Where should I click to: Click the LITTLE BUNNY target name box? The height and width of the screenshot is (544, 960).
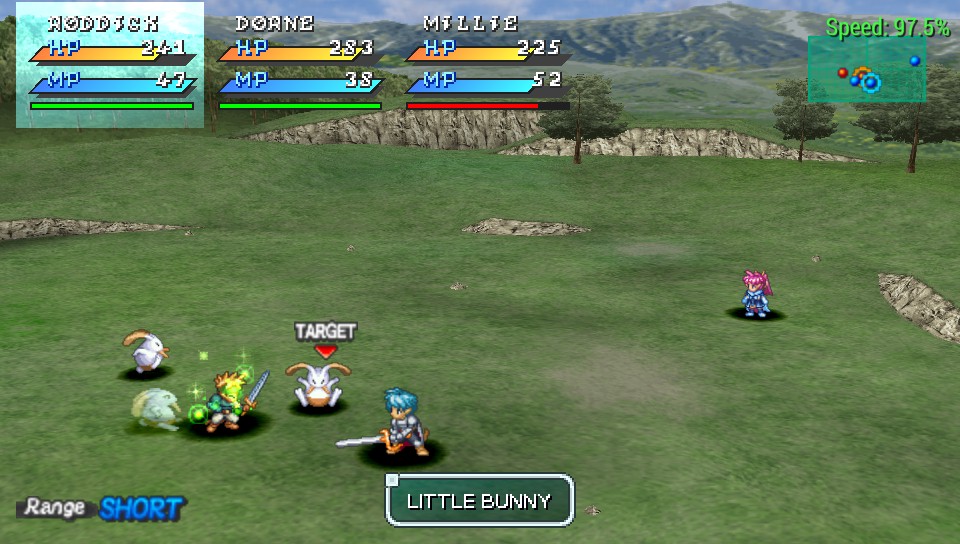[x=480, y=500]
